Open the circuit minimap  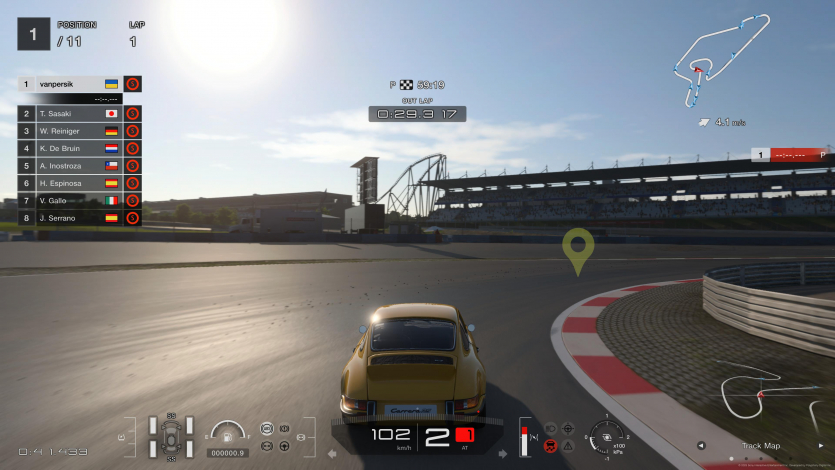[x=722, y=60]
